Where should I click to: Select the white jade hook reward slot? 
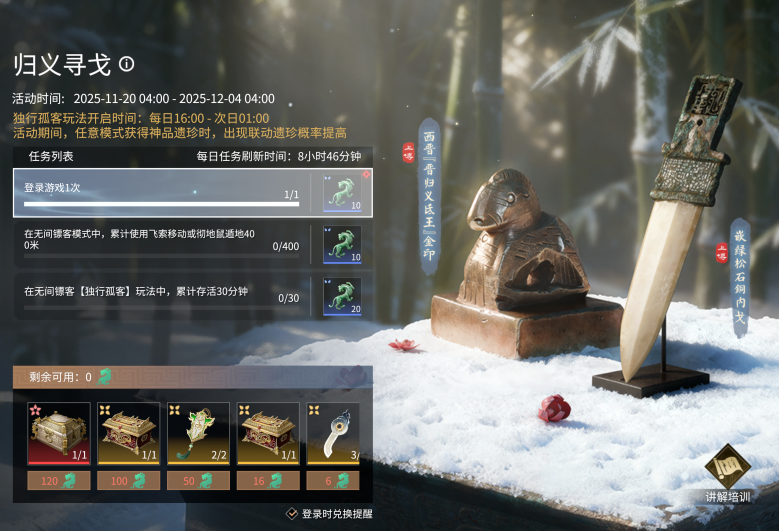coord(332,433)
